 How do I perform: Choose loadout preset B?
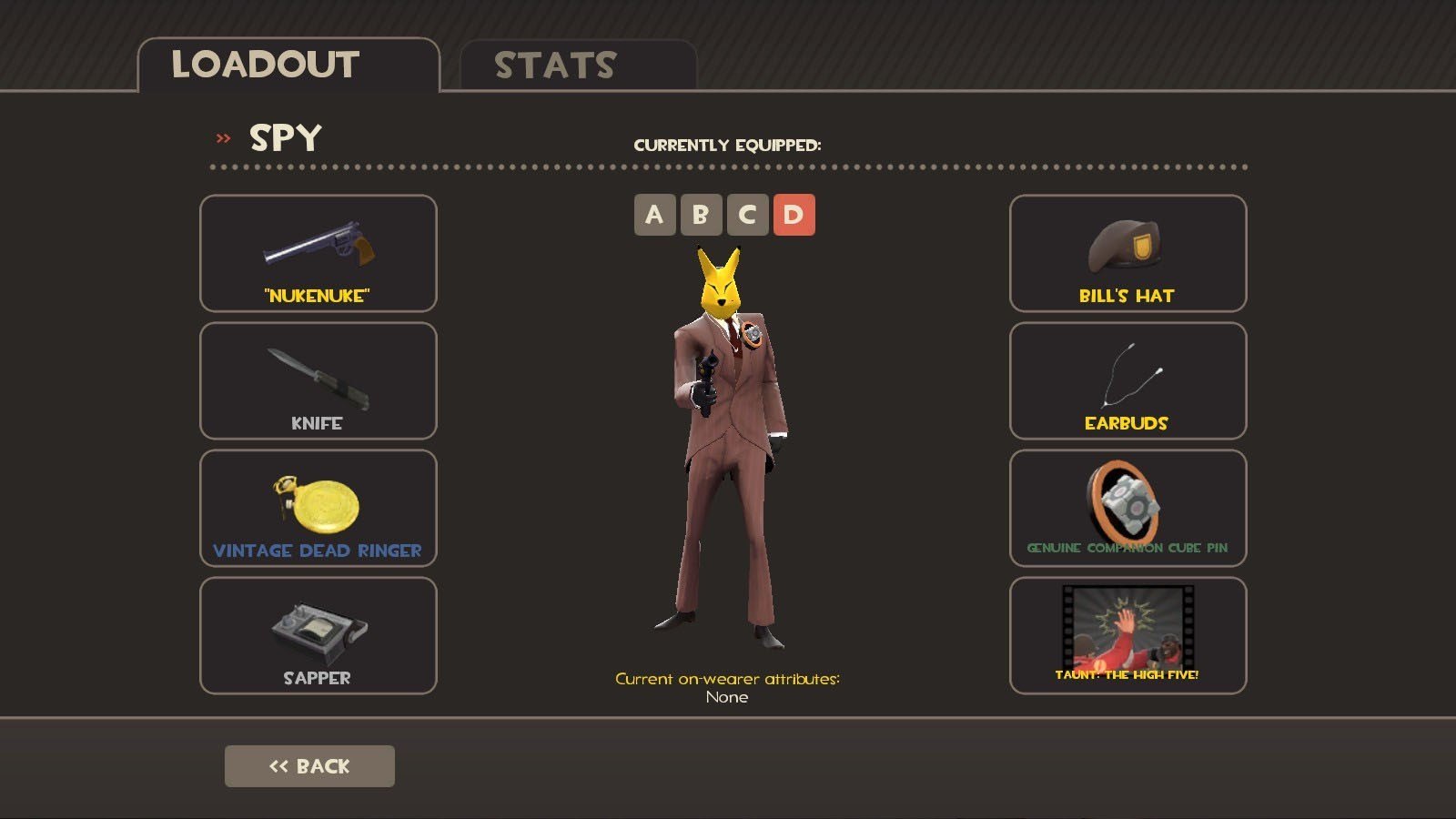(701, 215)
